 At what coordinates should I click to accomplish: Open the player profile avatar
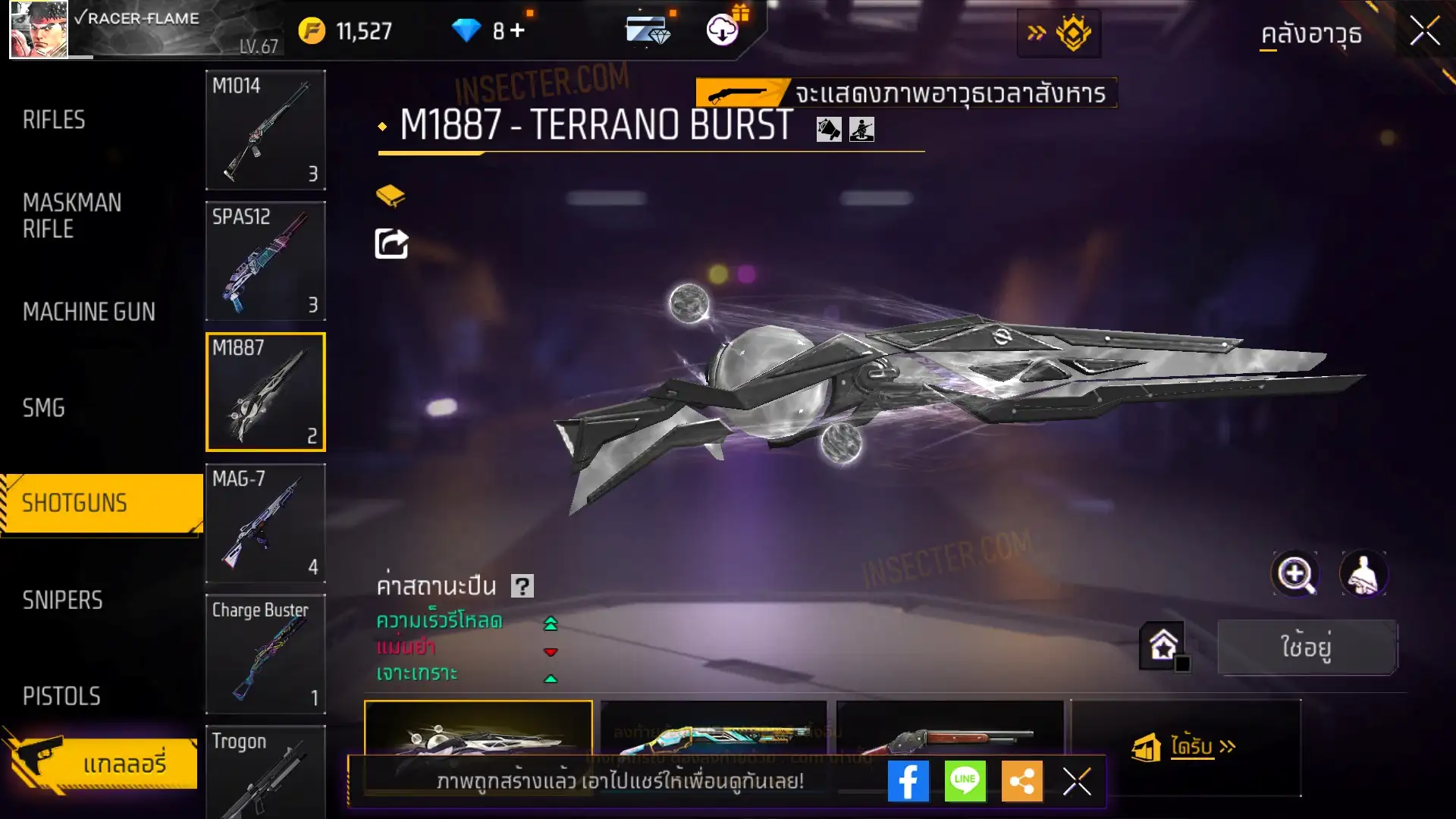(39, 30)
